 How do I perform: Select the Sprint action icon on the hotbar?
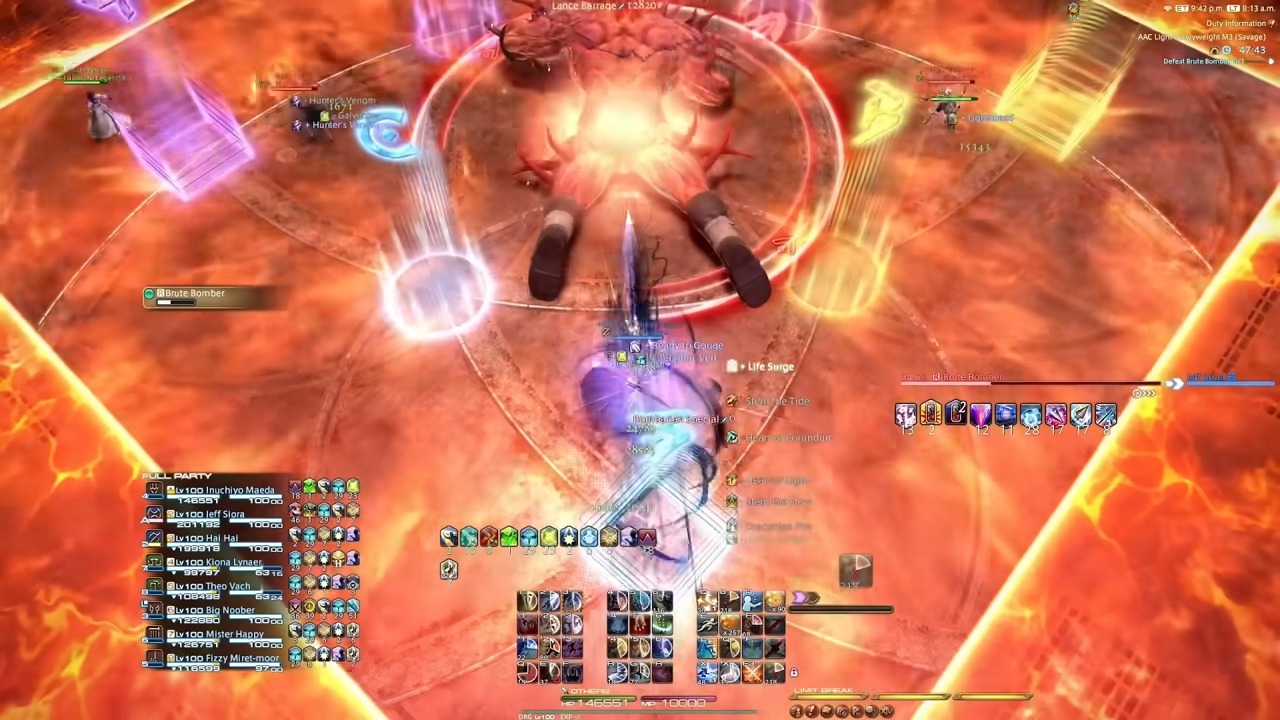pos(706,624)
